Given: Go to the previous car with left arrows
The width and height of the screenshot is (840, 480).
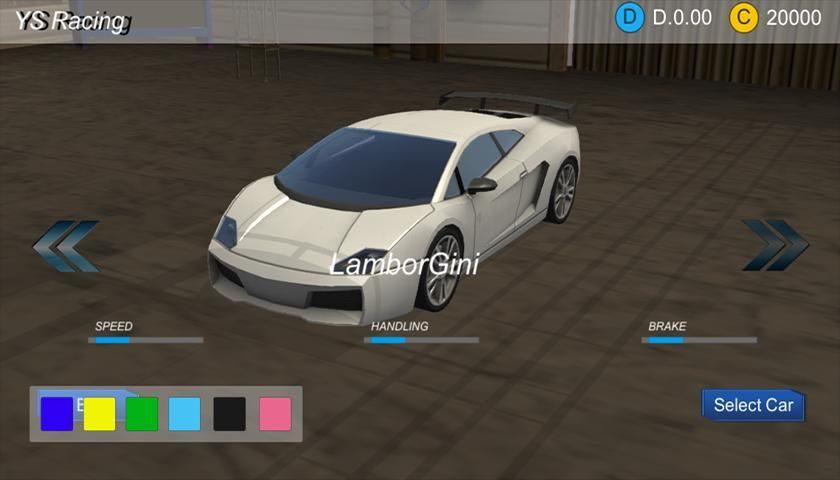Looking at the screenshot, I should click(x=66, y=246).
